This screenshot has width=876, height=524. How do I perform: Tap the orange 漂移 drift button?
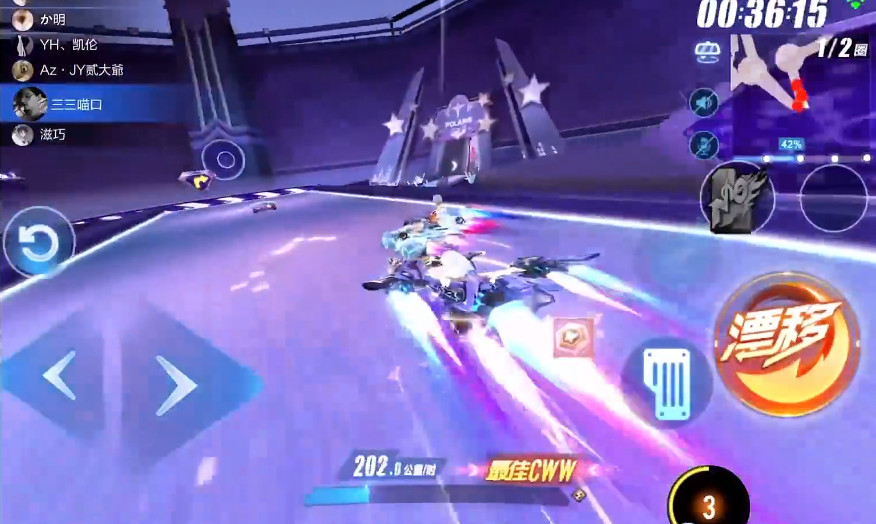pos(787,343)
